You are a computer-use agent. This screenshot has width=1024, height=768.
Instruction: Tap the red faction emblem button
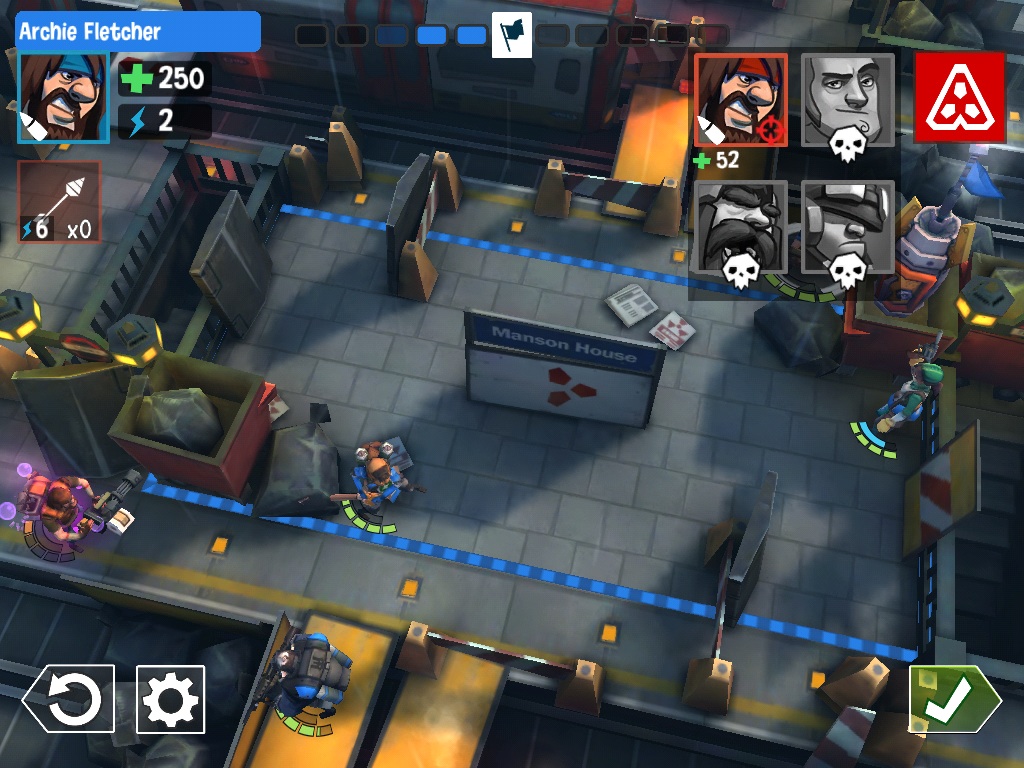coord(959,98)
